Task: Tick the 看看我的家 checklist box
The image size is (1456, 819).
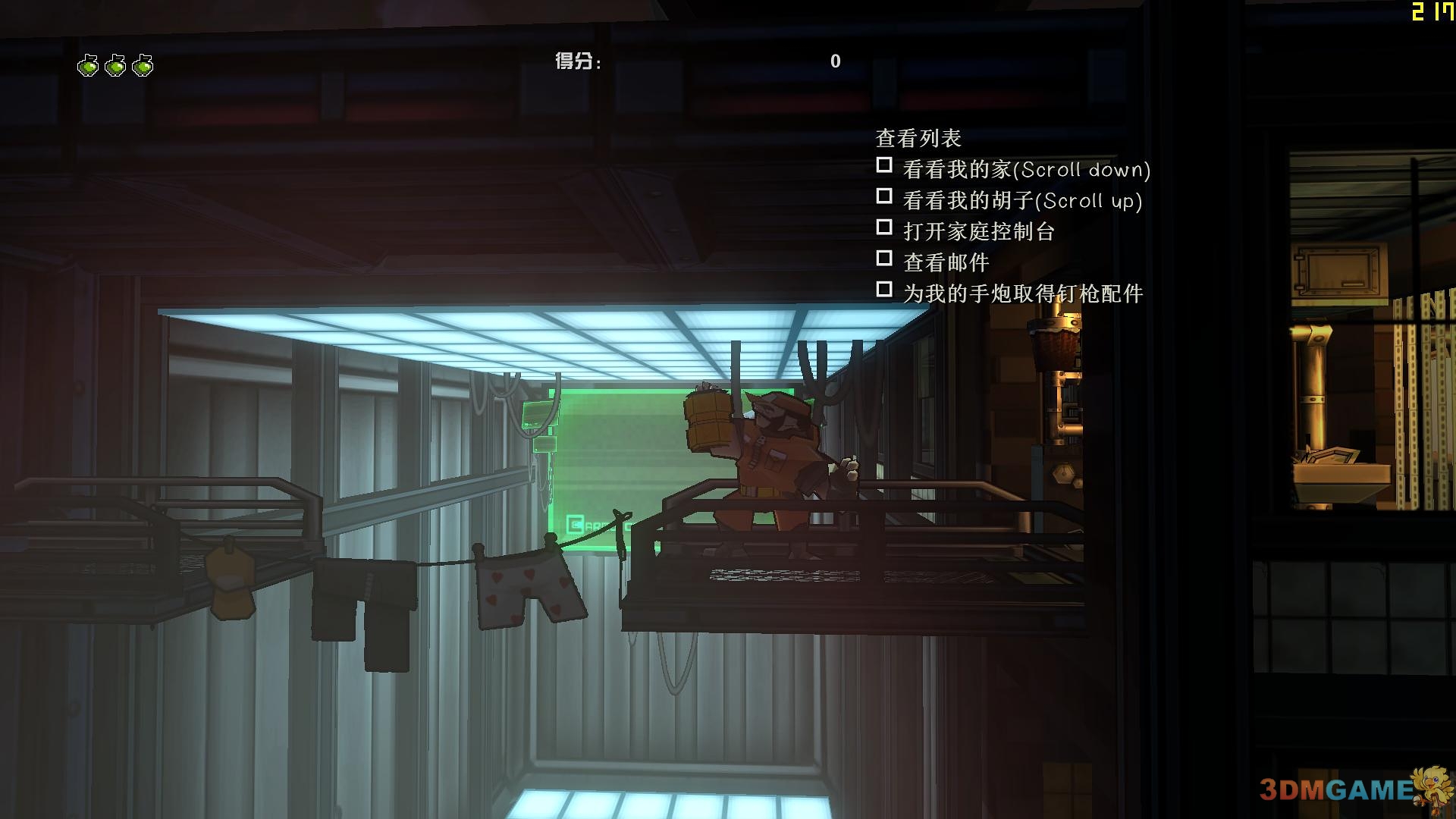Action: (883, 165)
